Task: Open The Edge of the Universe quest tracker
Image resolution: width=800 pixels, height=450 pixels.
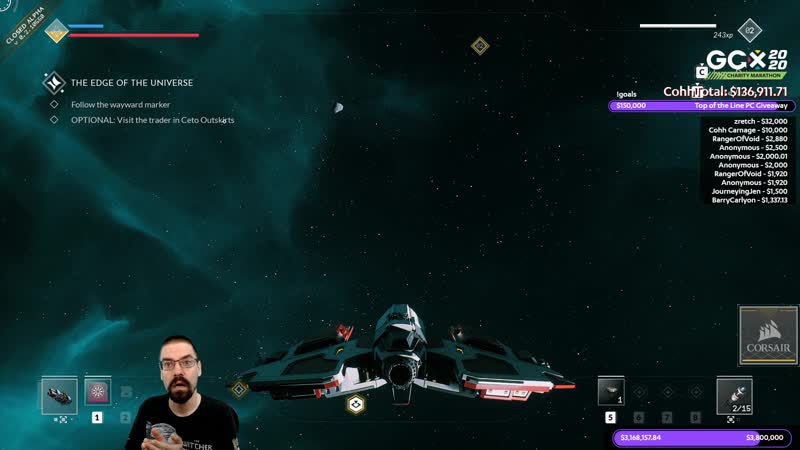Action: click(x=131, y=83)
